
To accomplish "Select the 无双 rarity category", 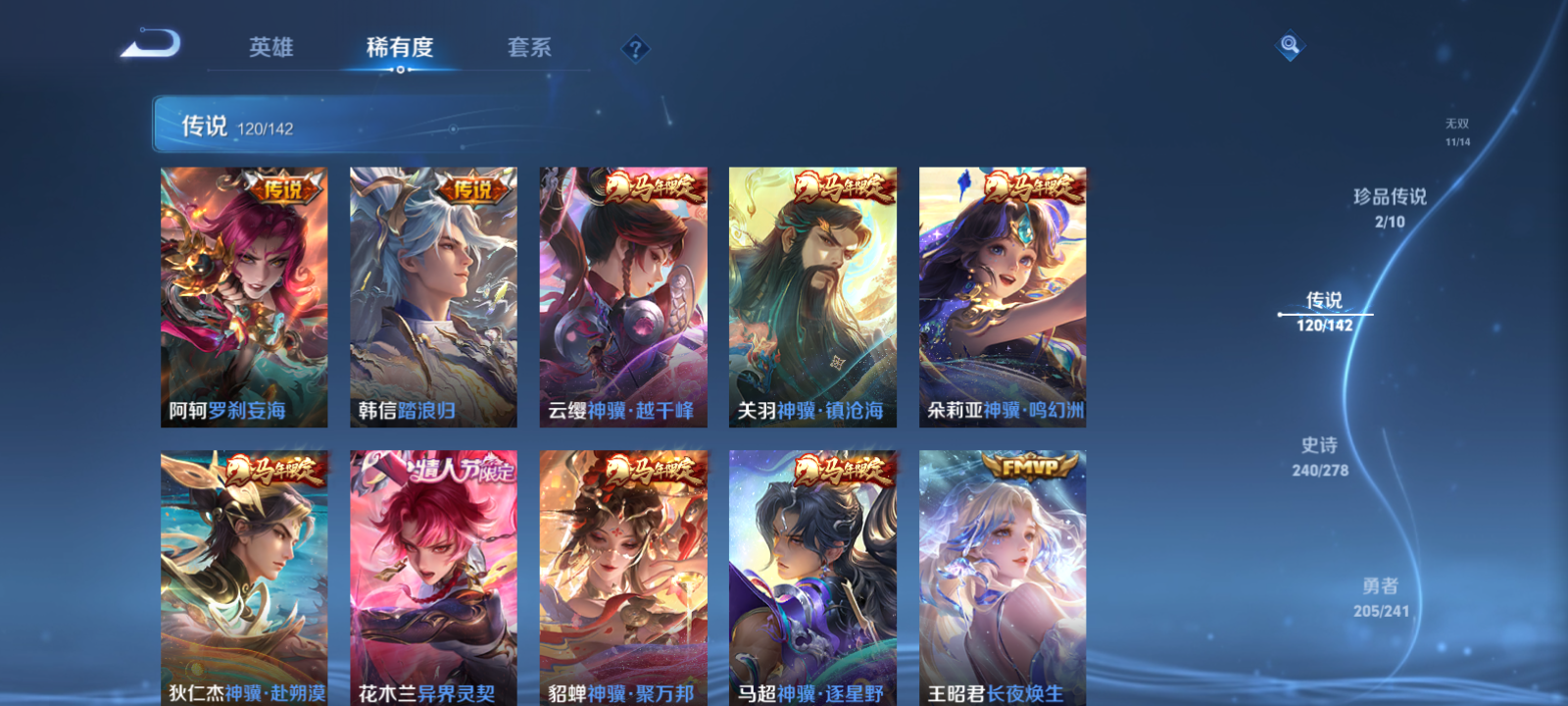I will (1459, 132).
